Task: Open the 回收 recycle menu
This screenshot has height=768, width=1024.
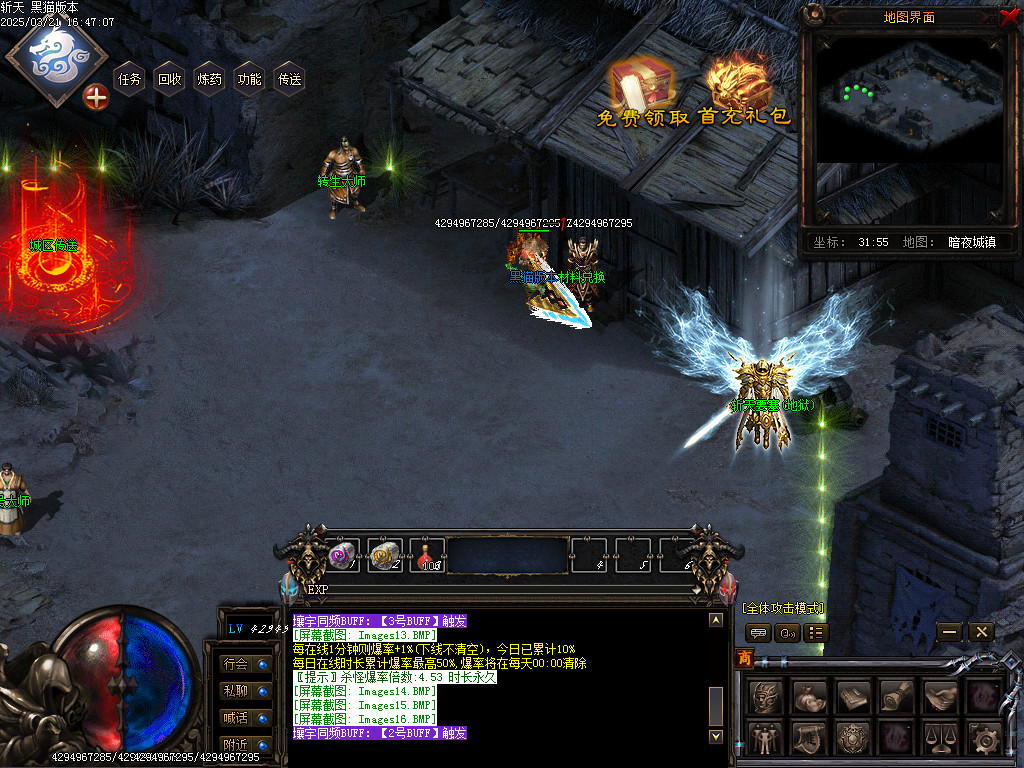Action: click(170, 79)
